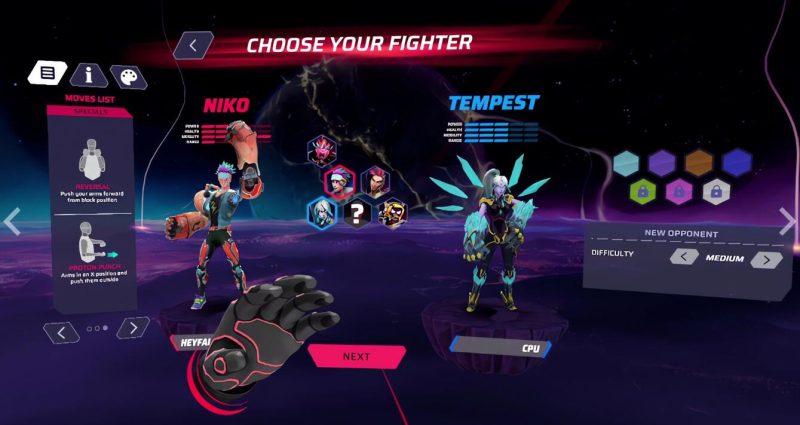Apply the teal hexagon color
The height and width of the screenshot is (425, 800).
tap(627, 162)
